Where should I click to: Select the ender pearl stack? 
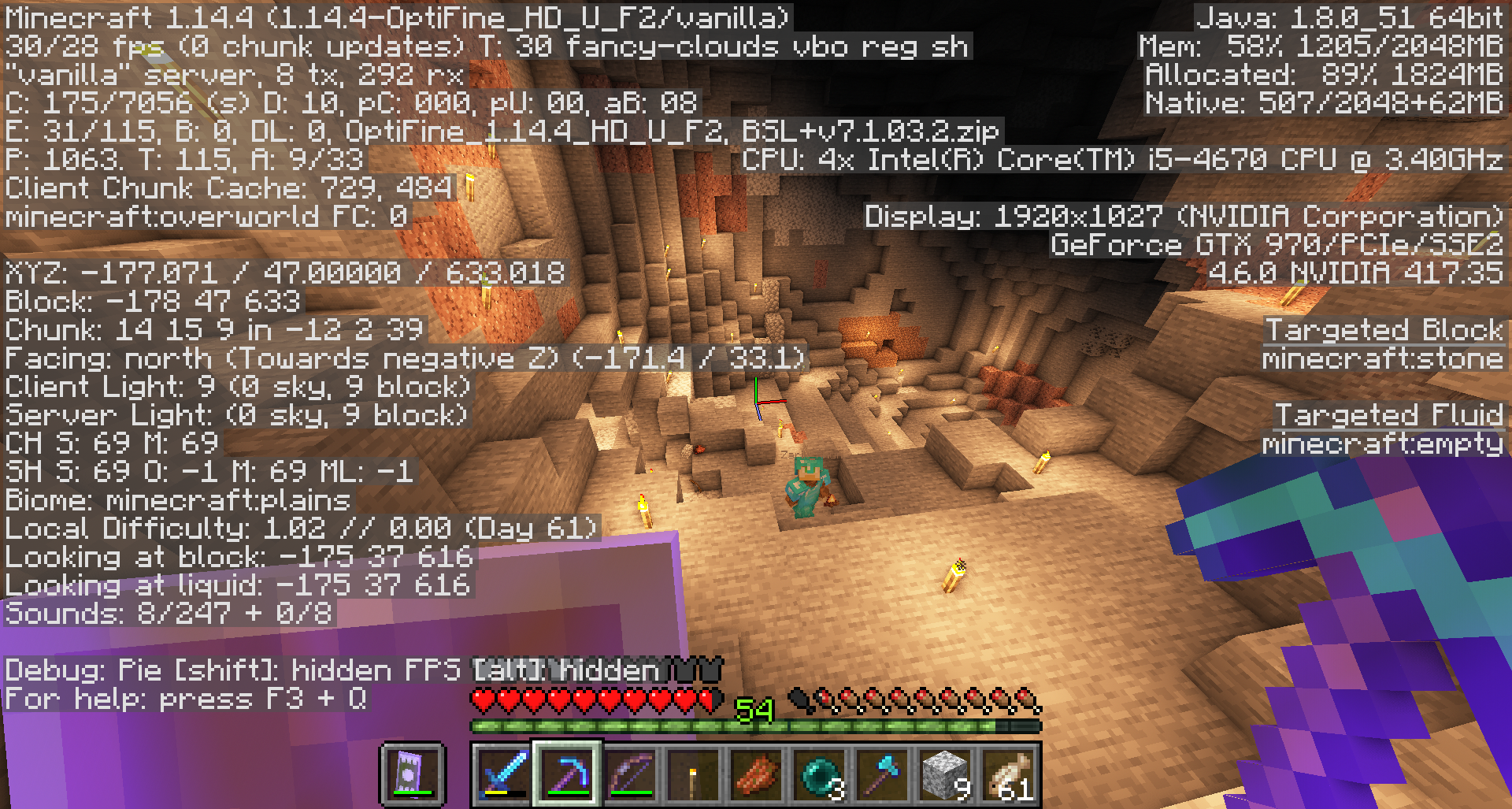click(819, 774)
